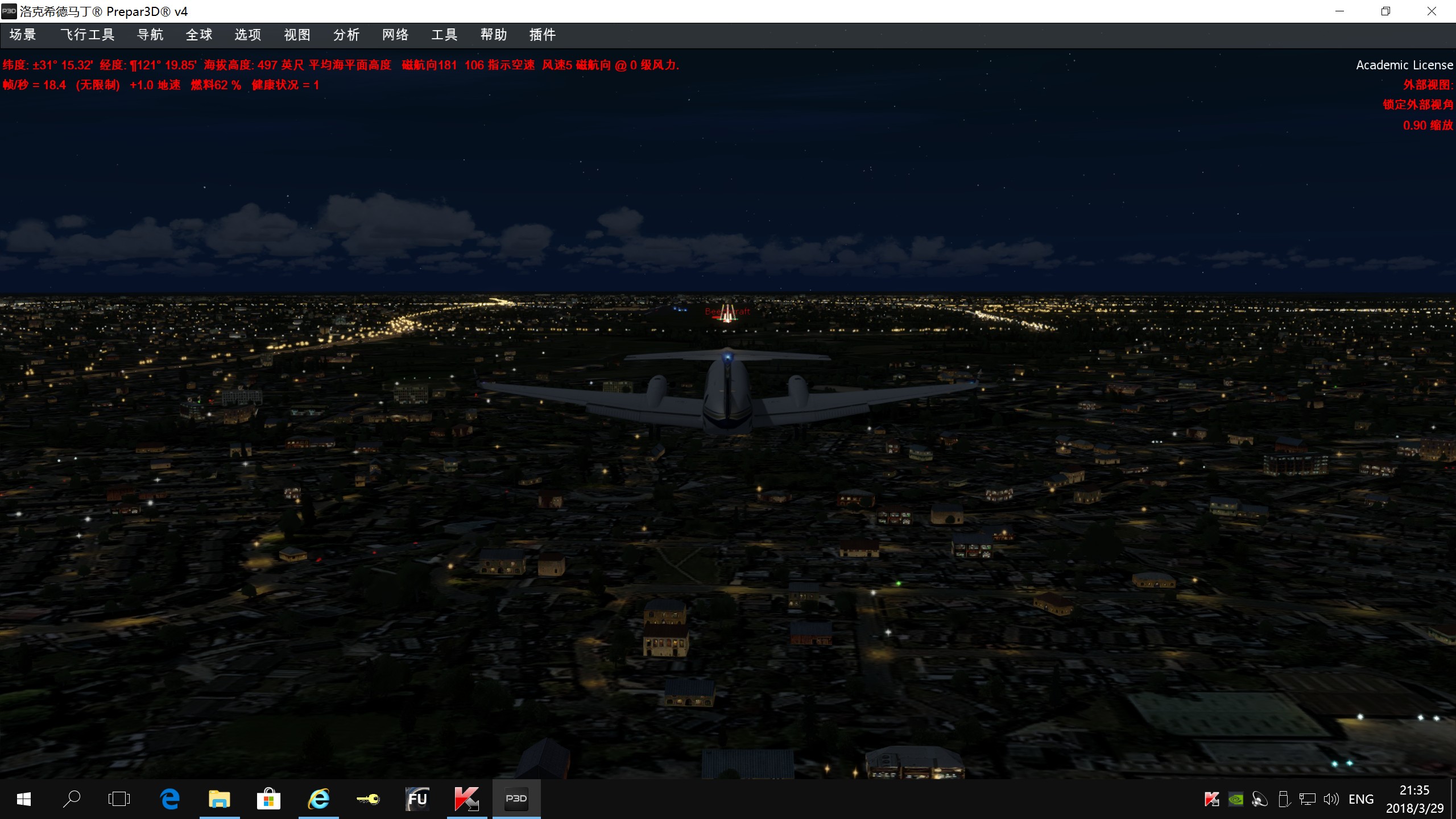
Task: Open the 网络 menu
Action: pyautogui.click(x=395, y=35)
